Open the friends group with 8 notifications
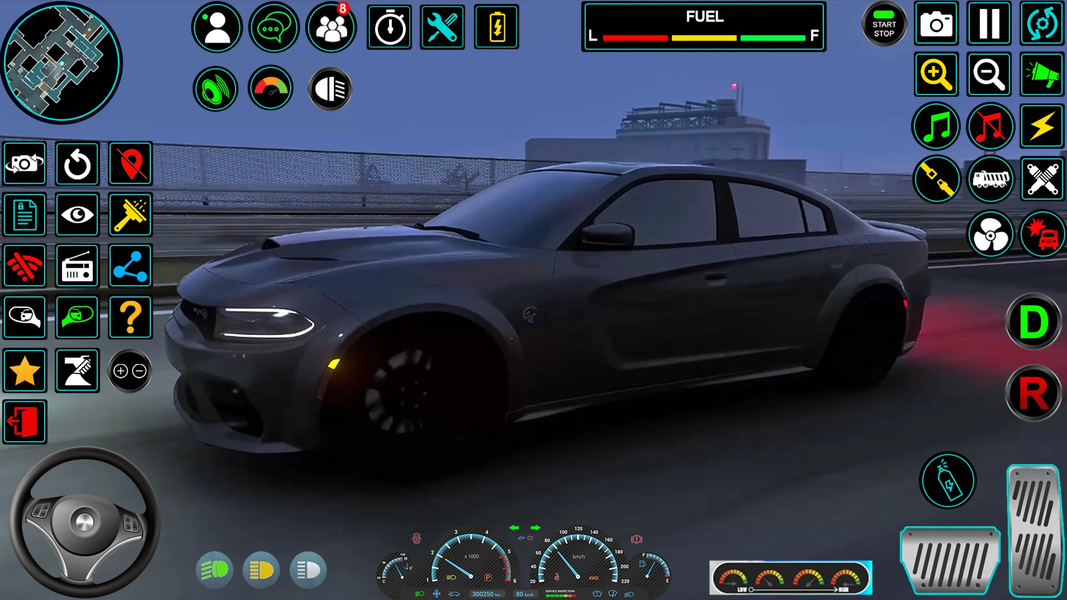The height and width of the screenshot is (600, 1067). 331,28
